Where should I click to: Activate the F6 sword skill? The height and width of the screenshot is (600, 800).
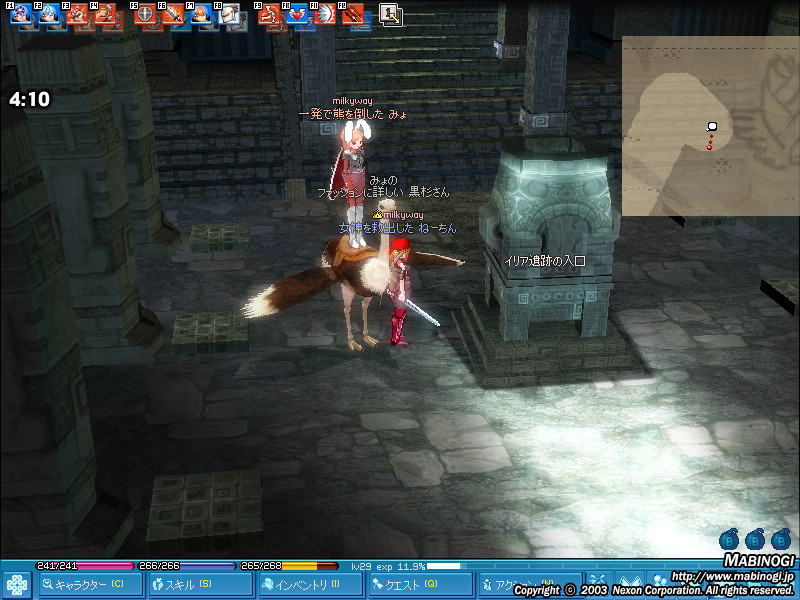click(x=173, y=15)
